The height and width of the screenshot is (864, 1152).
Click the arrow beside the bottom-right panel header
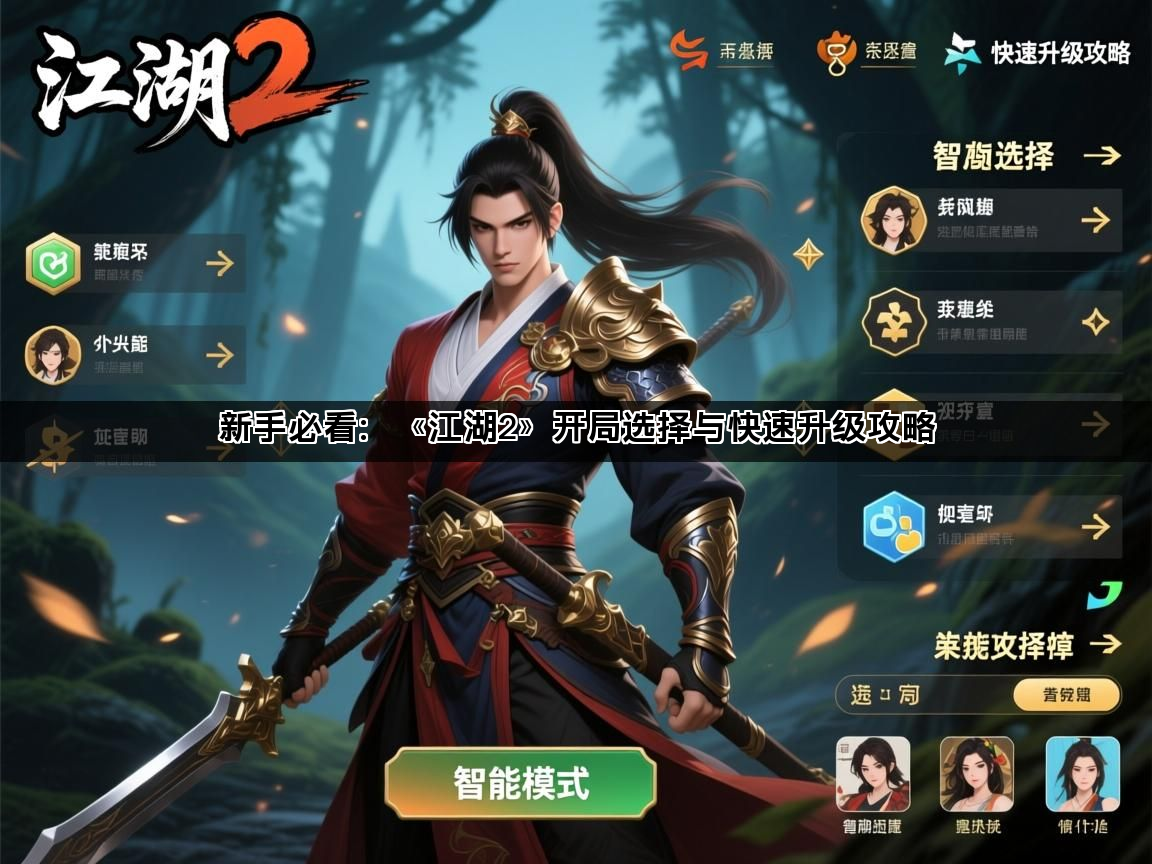click(x=1104, y=644)
